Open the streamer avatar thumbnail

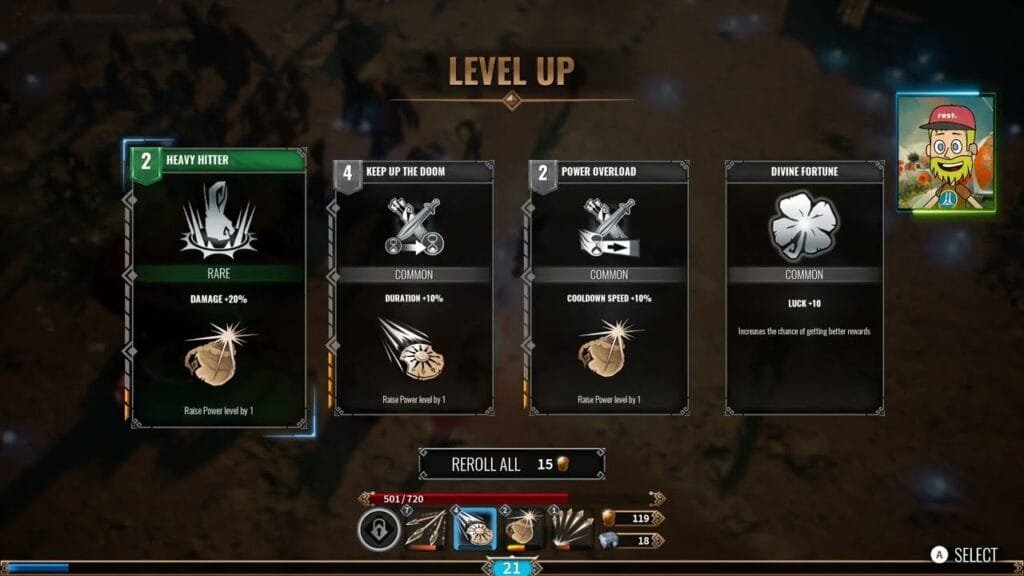pyautogui.click(x=945, y=153)
